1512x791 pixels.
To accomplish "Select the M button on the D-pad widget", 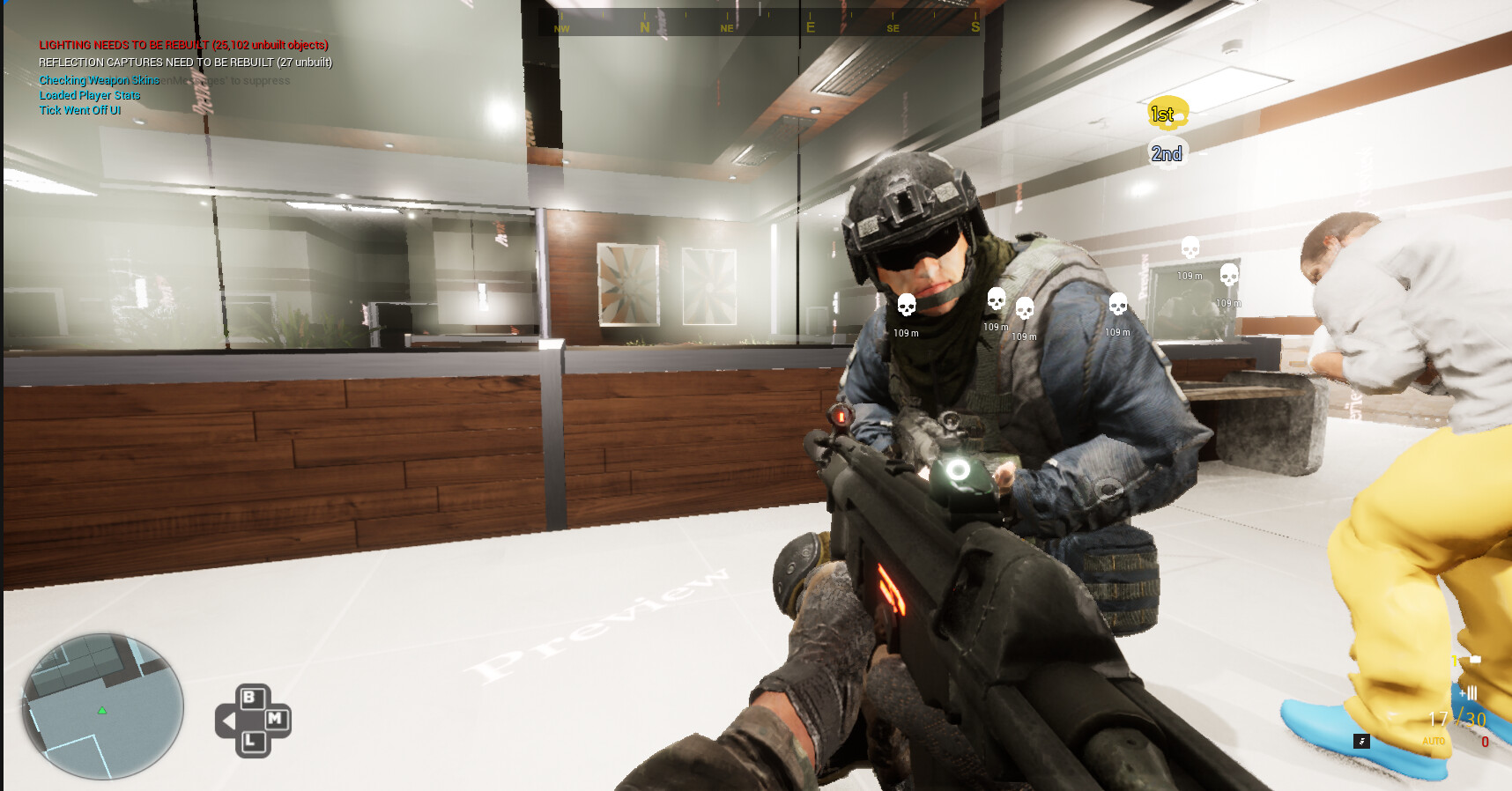I will click(276, 718).
